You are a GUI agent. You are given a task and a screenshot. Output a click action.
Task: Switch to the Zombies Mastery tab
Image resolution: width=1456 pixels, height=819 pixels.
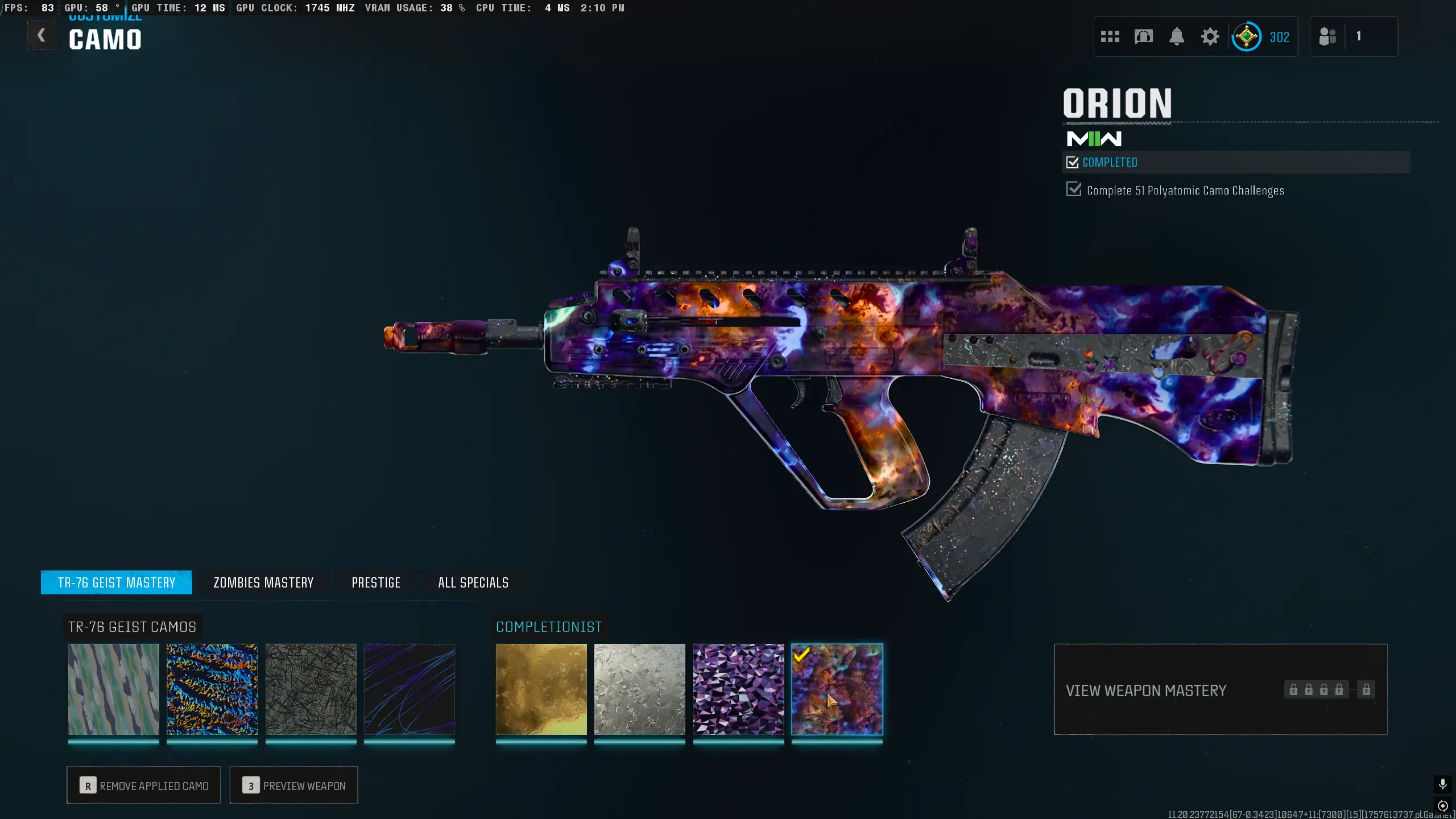263,582
